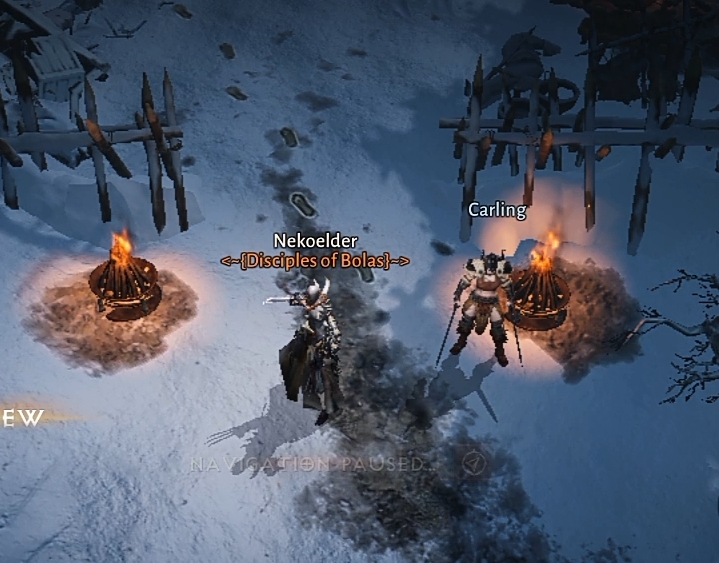Click the navigation arrow icon beside Navigation Paused

point(474,463)
